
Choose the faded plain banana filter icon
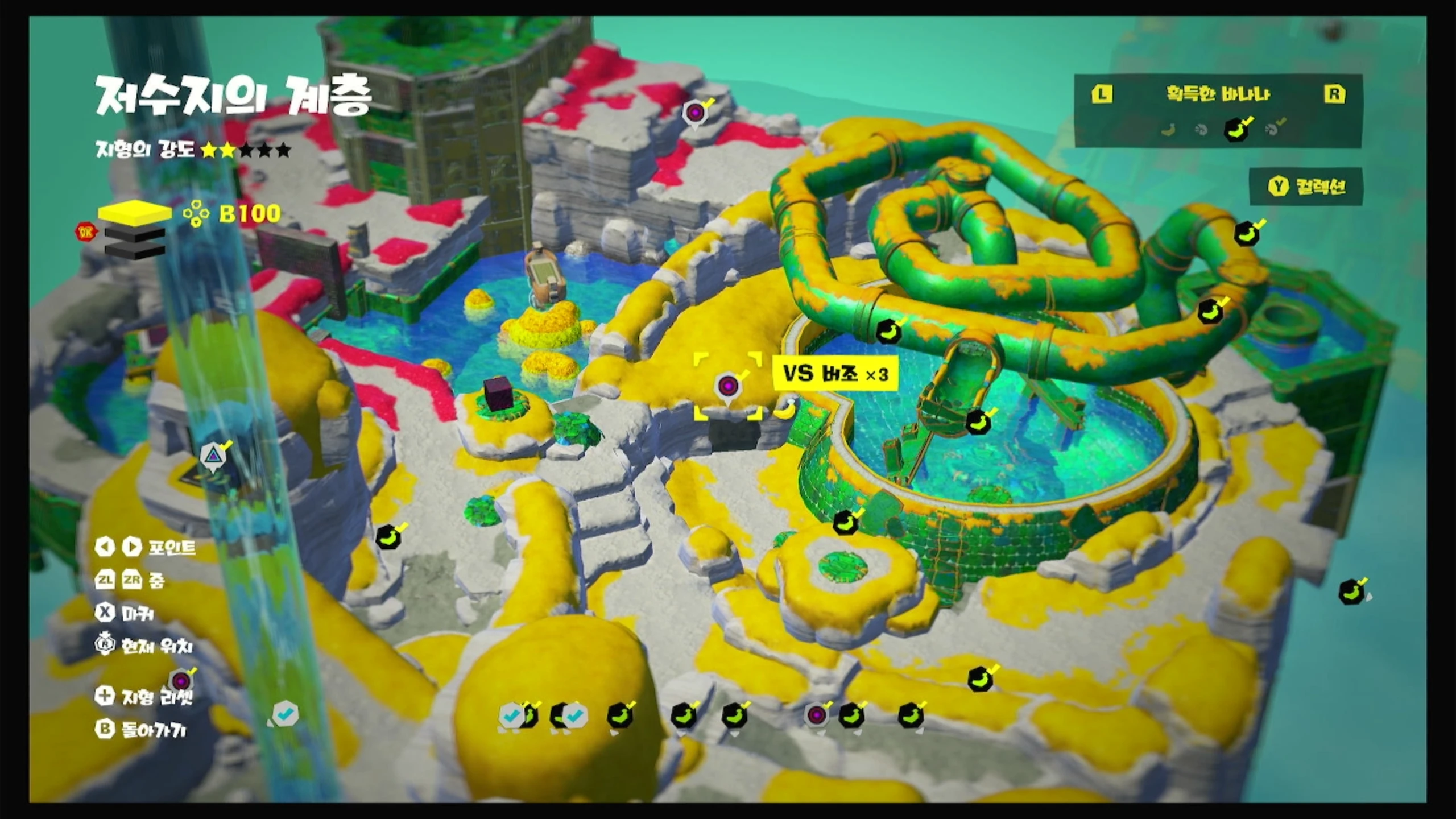(x=1168, y=130)
